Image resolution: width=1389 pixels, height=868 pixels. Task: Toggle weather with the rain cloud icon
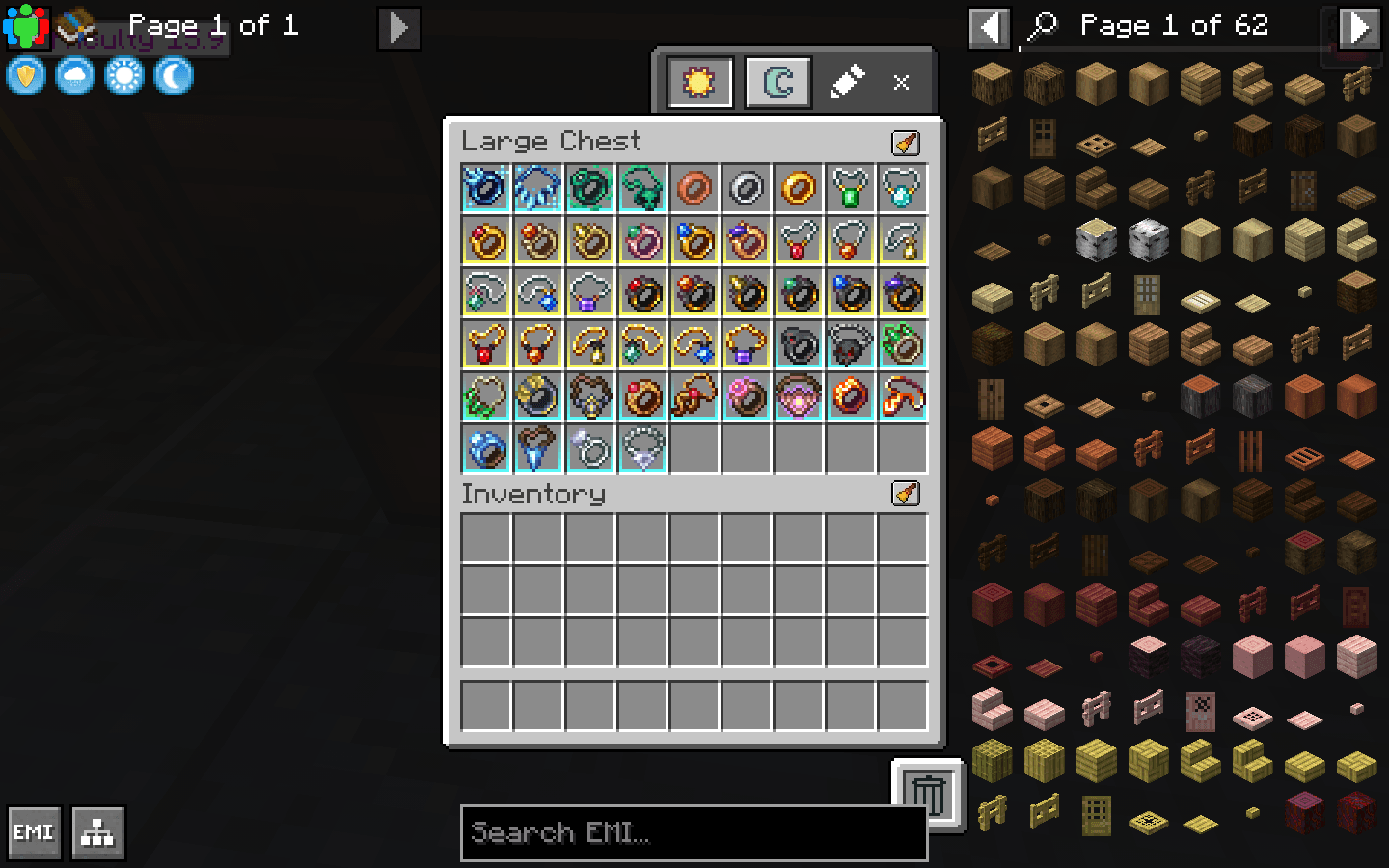[x=74, y=75]
